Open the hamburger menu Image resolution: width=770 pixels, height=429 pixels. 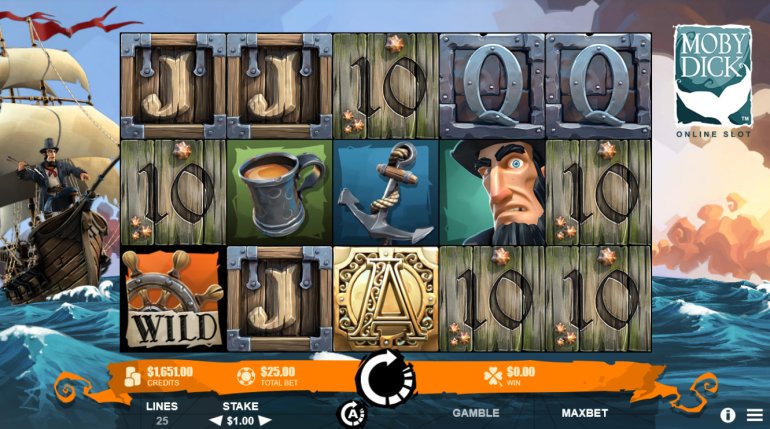pos(754,414)
